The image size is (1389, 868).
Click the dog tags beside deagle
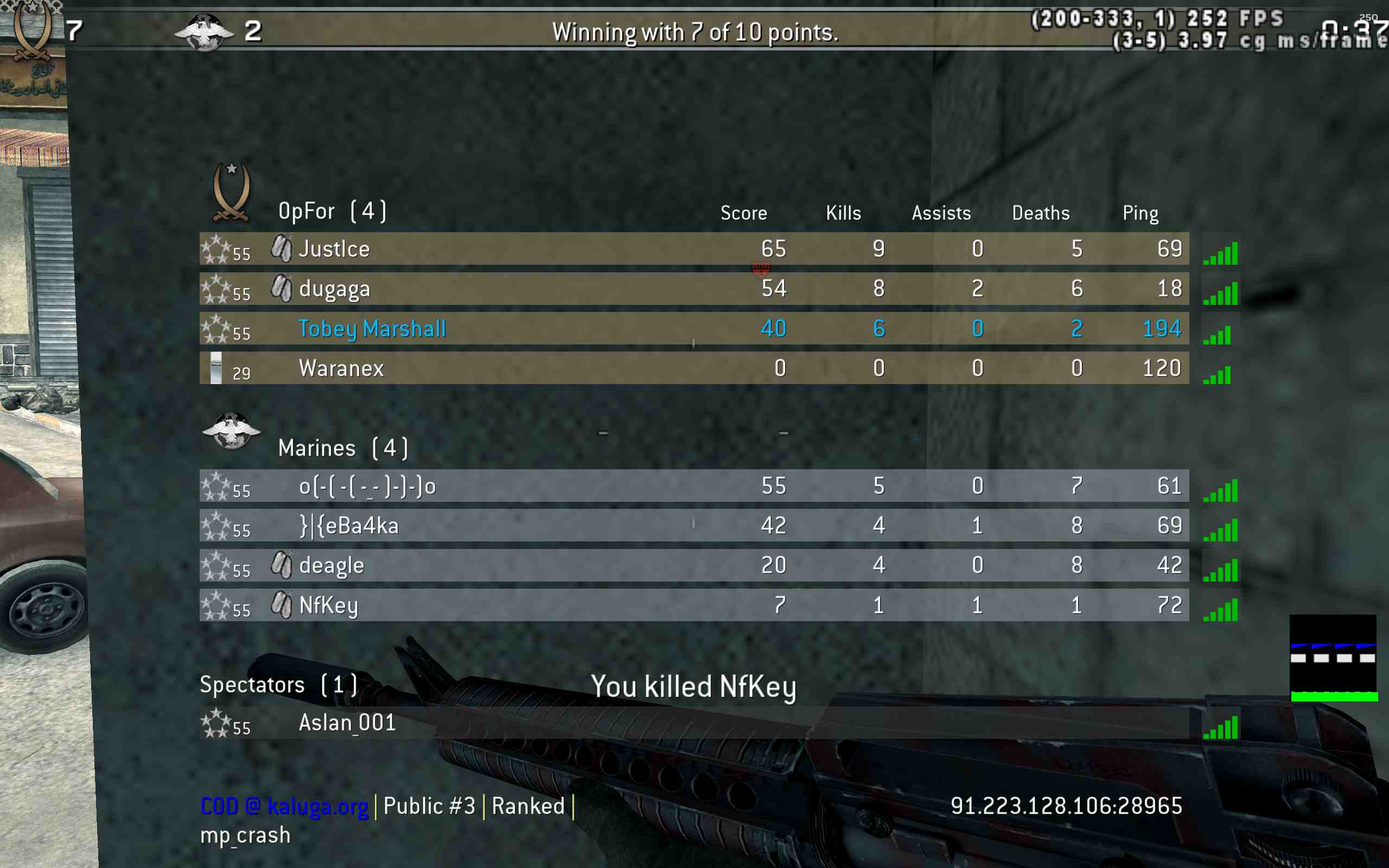[281, 564]
